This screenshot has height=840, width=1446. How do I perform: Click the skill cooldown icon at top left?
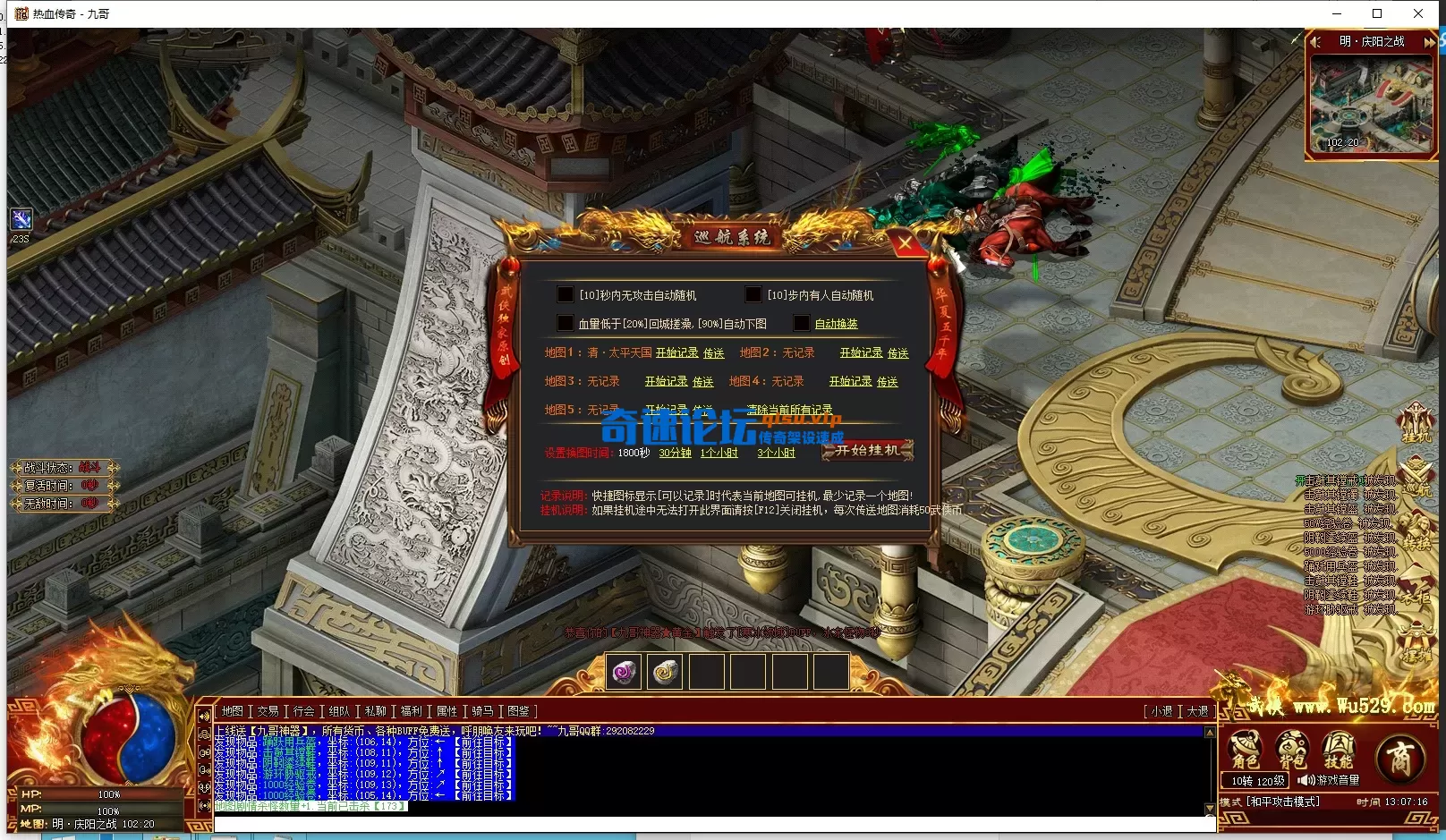pyautogui.click(x=21, y=218)
